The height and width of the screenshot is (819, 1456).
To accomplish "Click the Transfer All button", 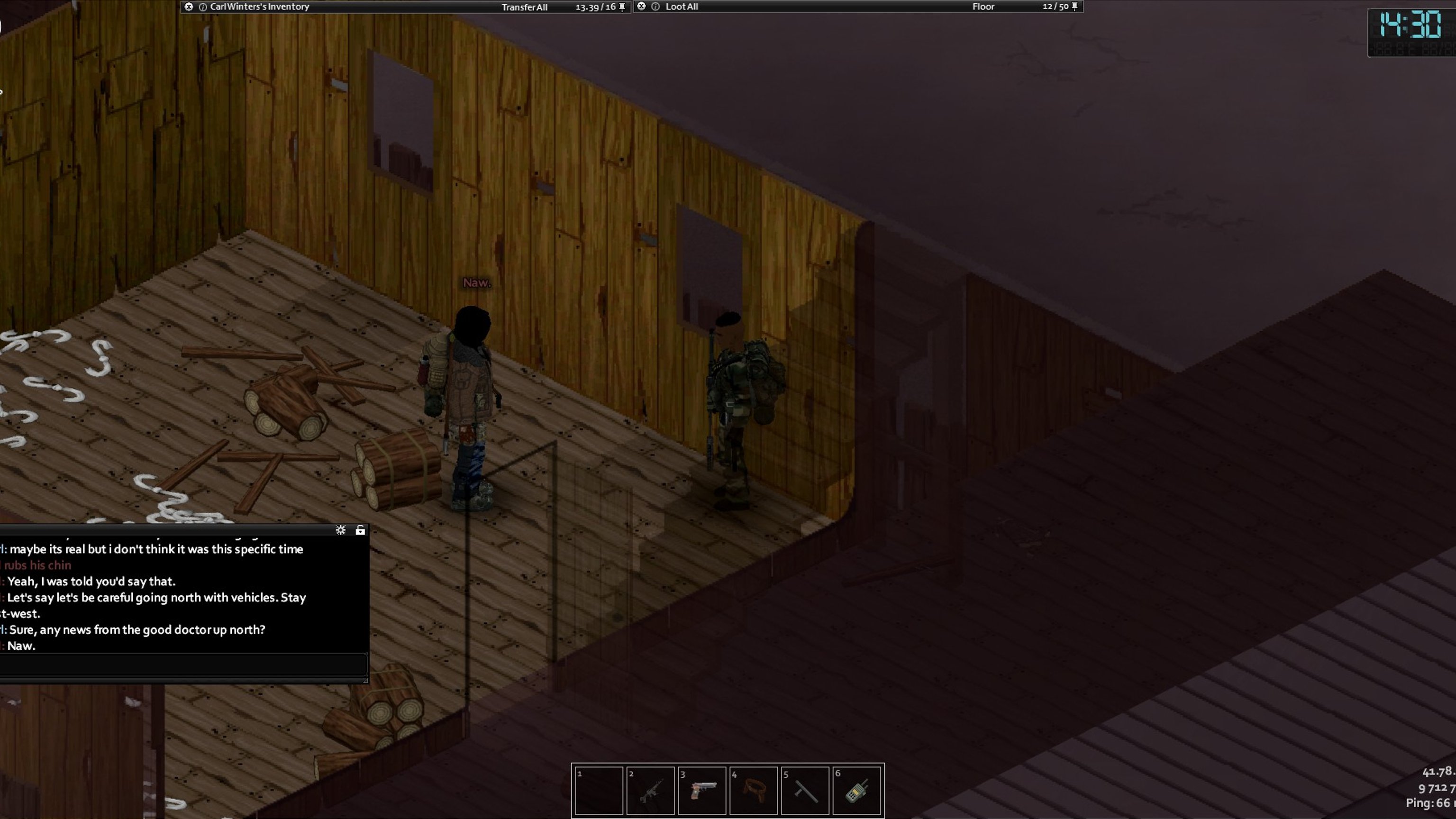I will (524, 7).
